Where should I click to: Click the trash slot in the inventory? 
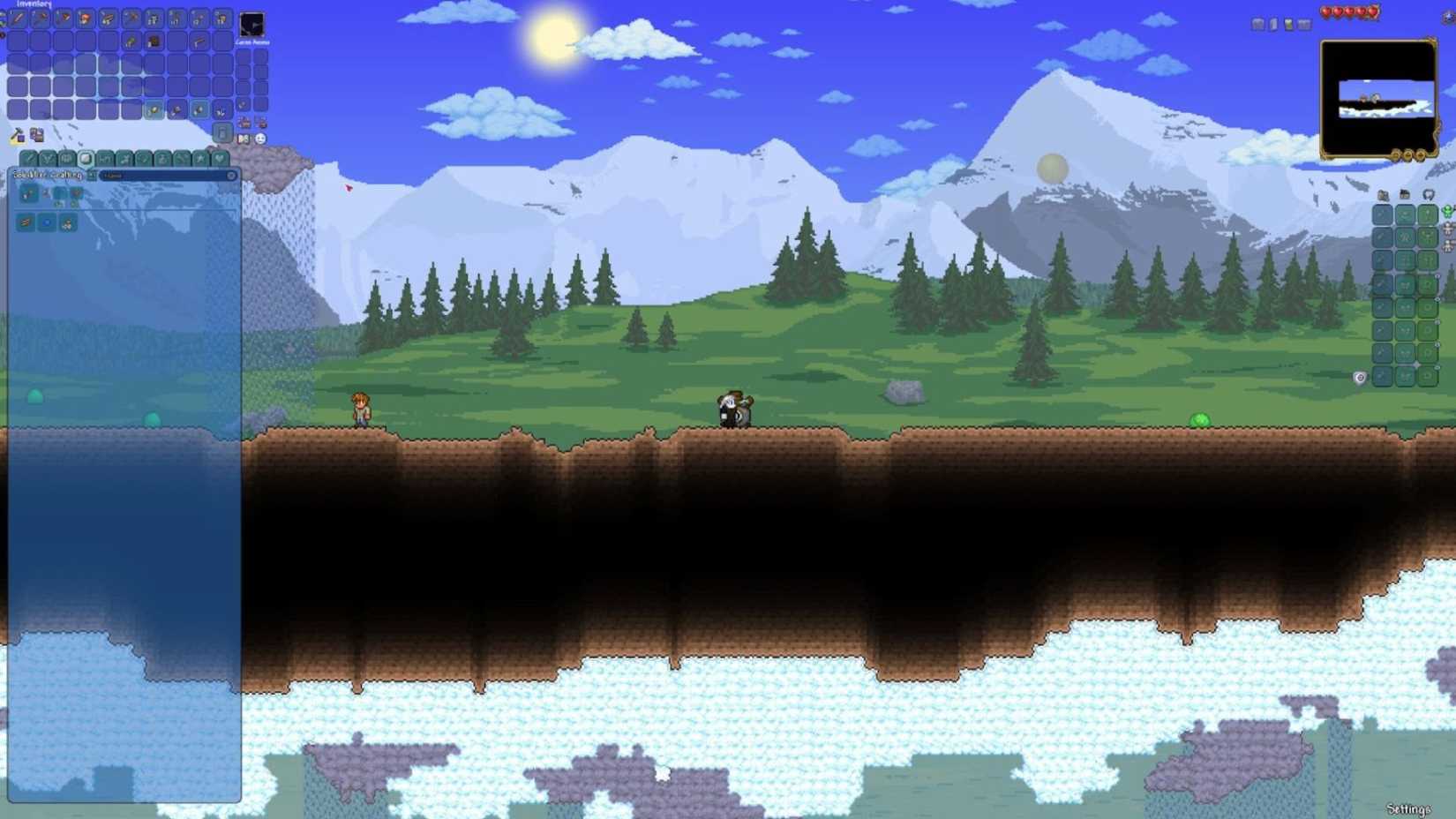click(222, 132)
